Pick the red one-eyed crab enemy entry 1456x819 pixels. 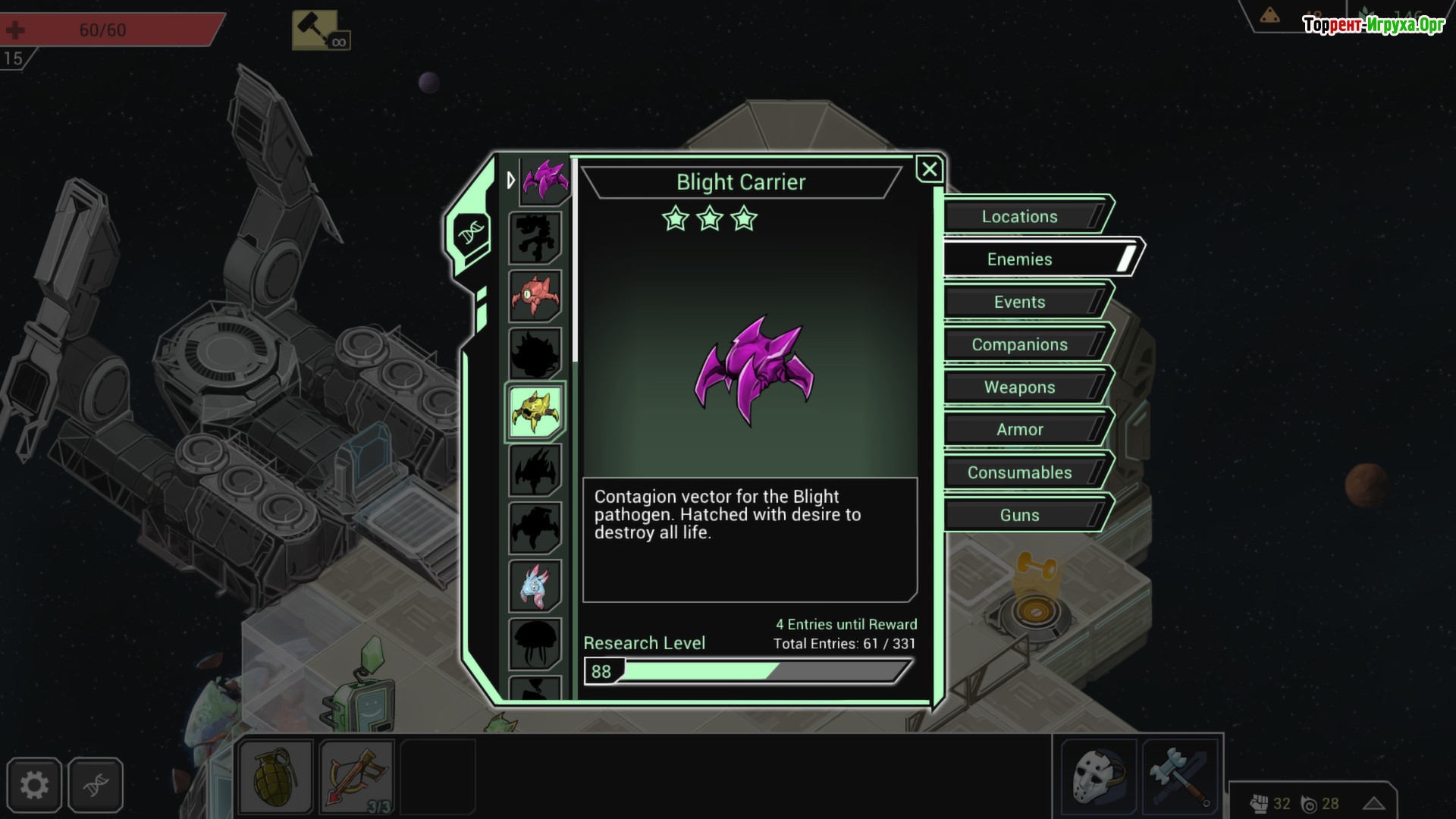(x=535, y=296)
